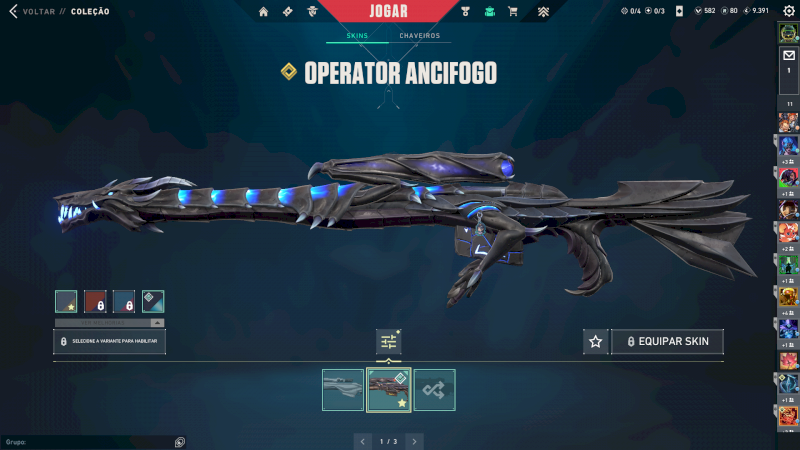800x450 pixels.
Task: Open the mail envelope in social panel
Action: pyautogui.click(x=788, y=56)
